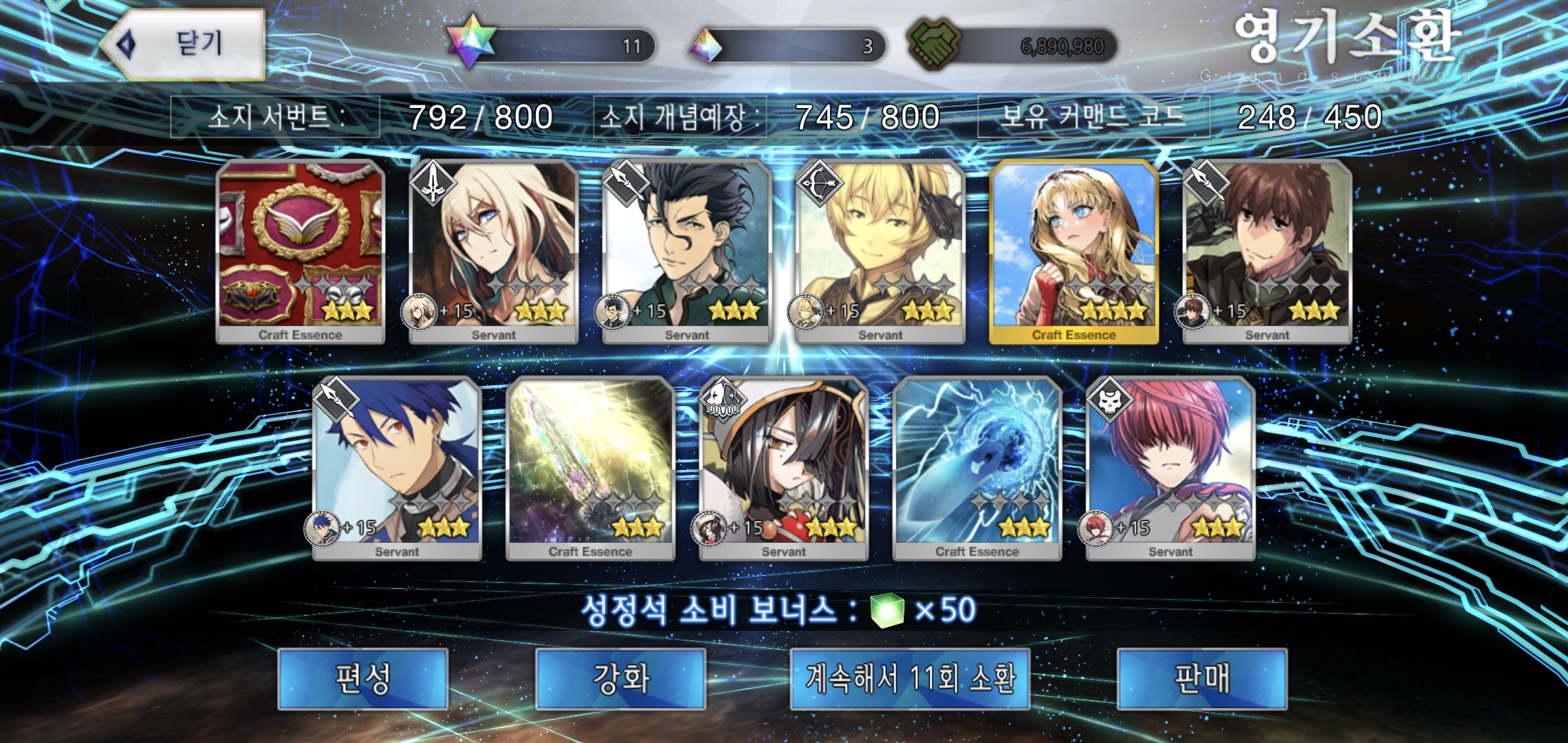This screenshot has height=743, width=1568.
Task: Open the 판매 sell screen
Action: 1201,678
